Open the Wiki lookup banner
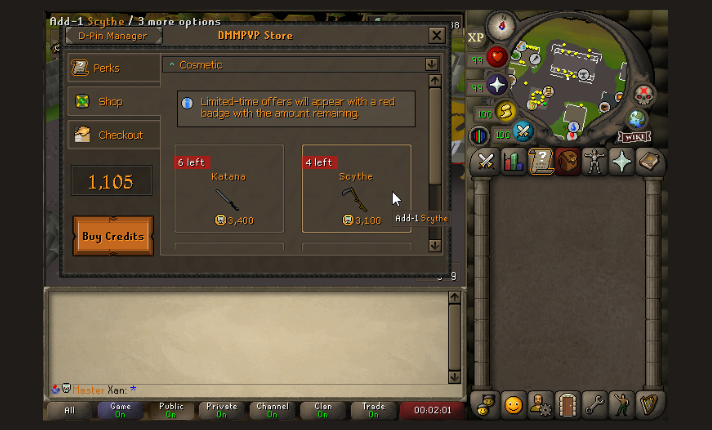The height and width of the screenshot is (430, 712). tap(632, 136)
